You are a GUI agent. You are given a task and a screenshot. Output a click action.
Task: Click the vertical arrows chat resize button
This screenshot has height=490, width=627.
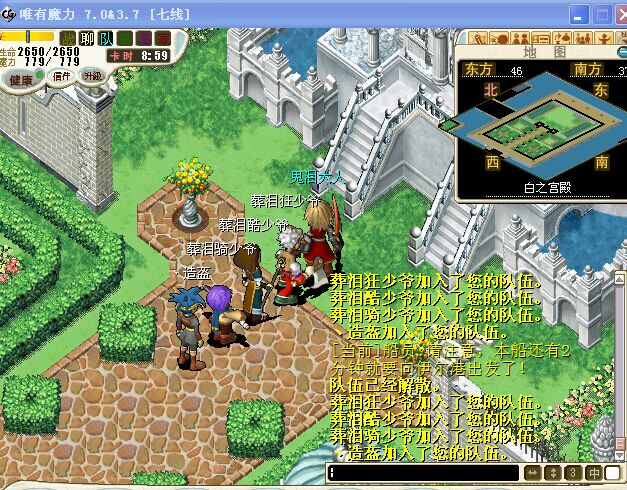(553, 473)
